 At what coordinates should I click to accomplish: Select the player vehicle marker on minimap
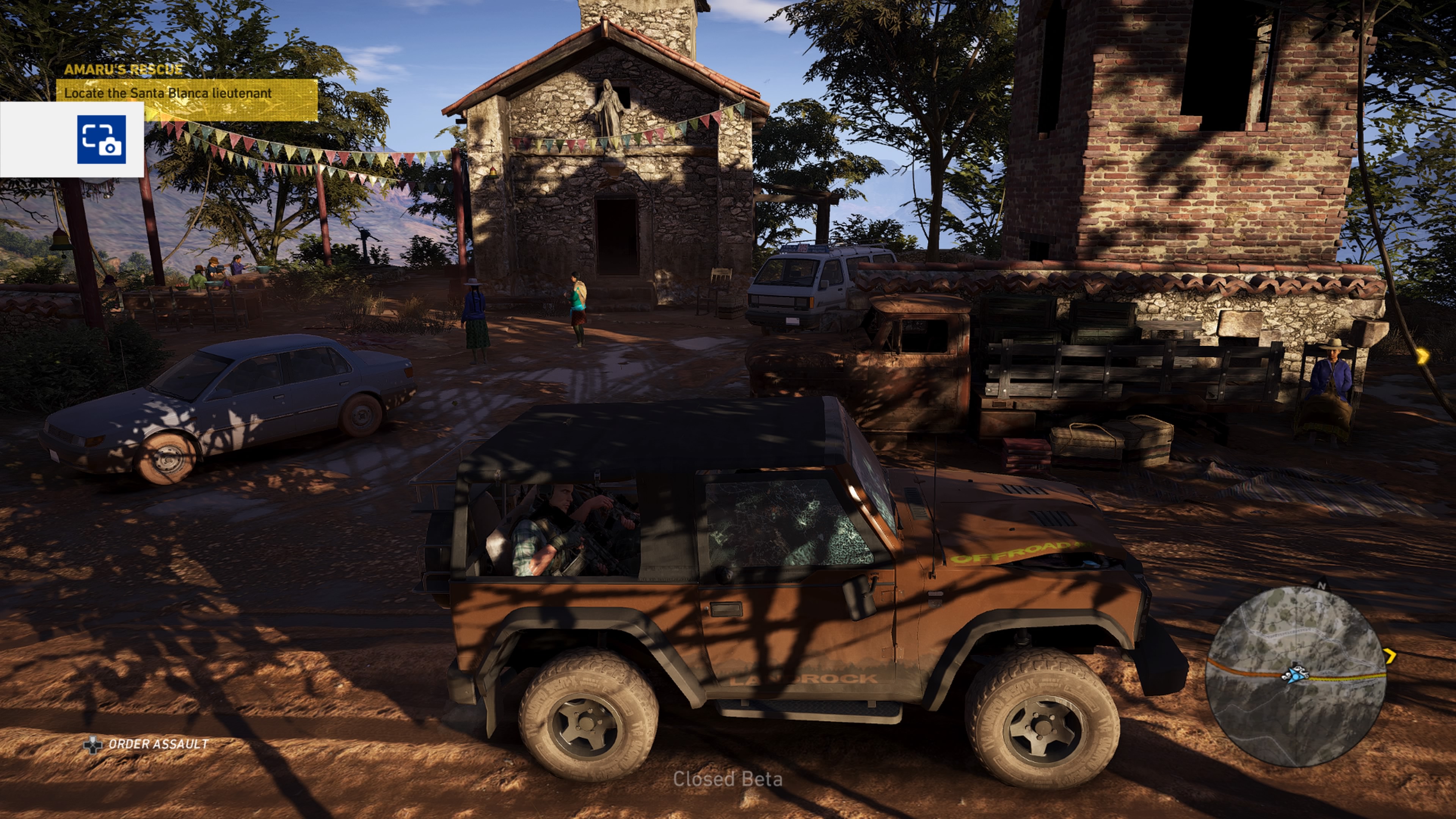point(1295,674)
